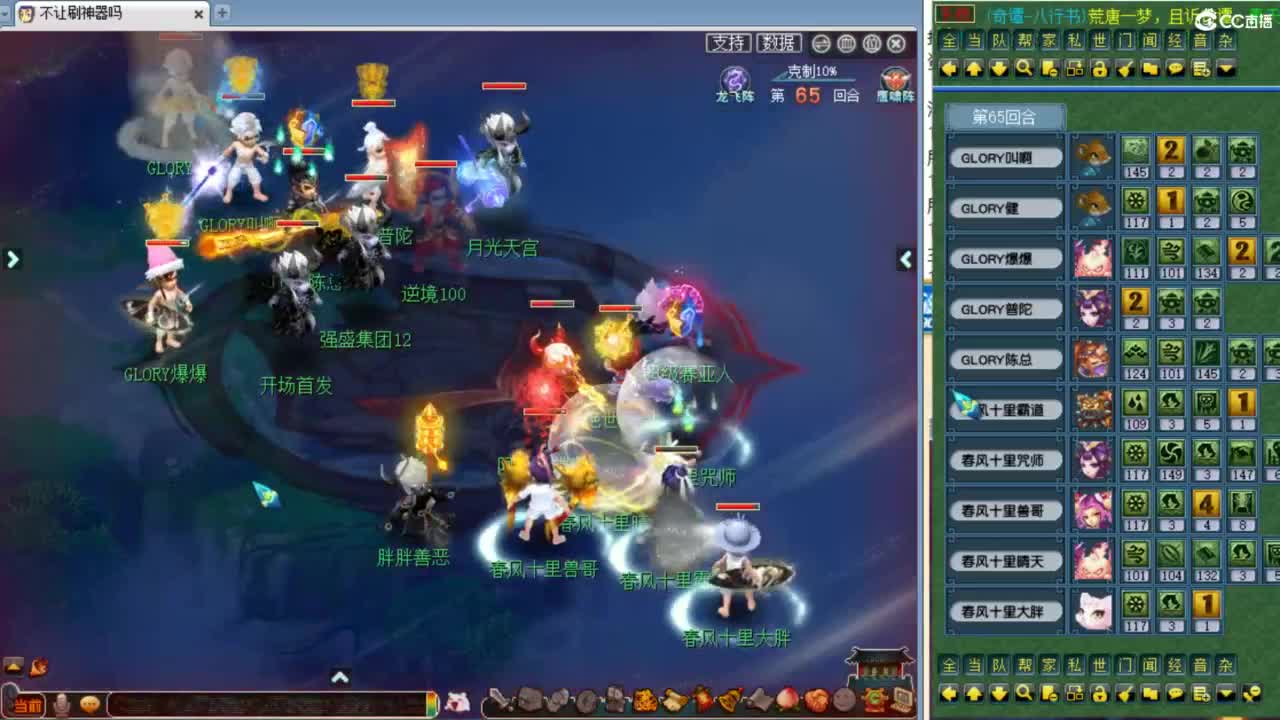Click the 龙飞阵 formation icon

tap(734, 77)
